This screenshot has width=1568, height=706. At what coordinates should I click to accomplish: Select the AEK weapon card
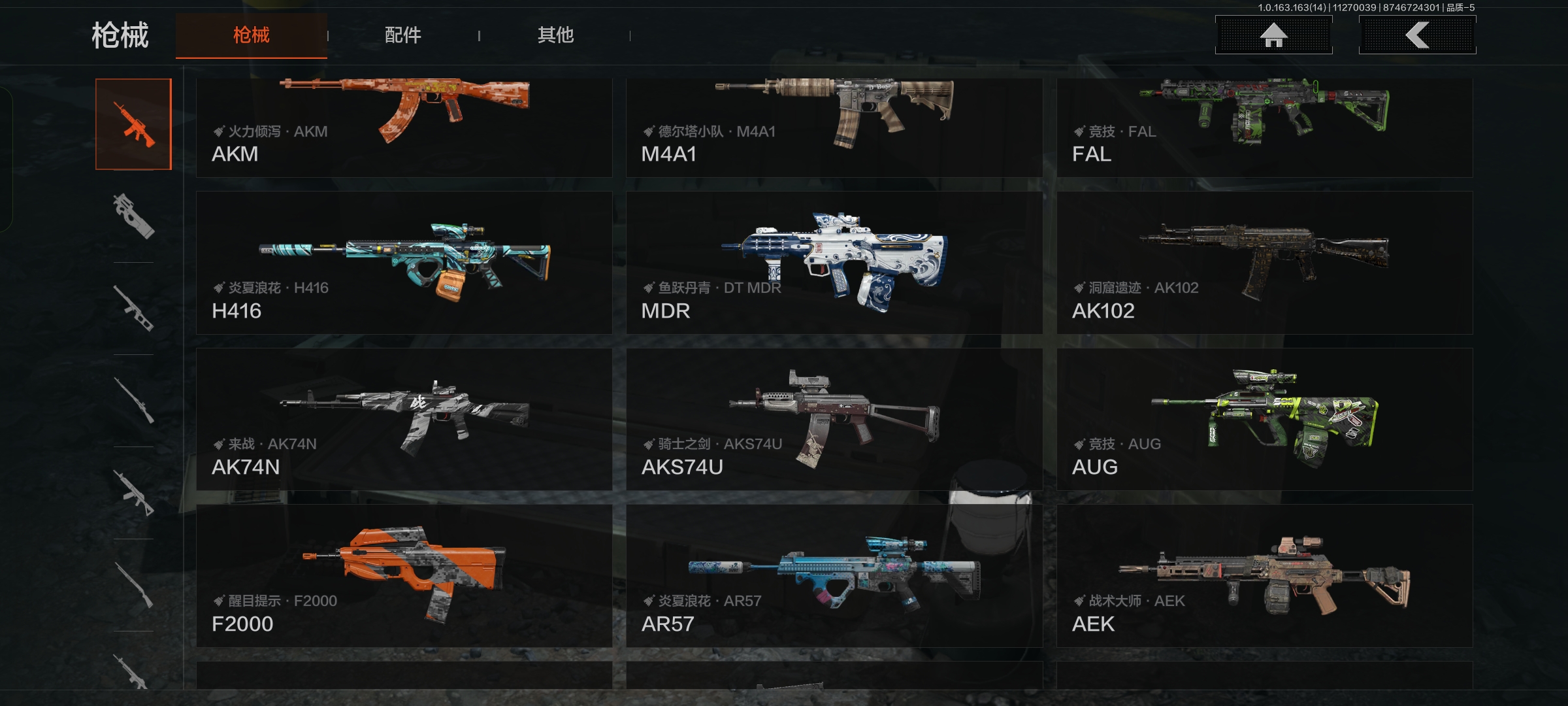click(1264, 576)
